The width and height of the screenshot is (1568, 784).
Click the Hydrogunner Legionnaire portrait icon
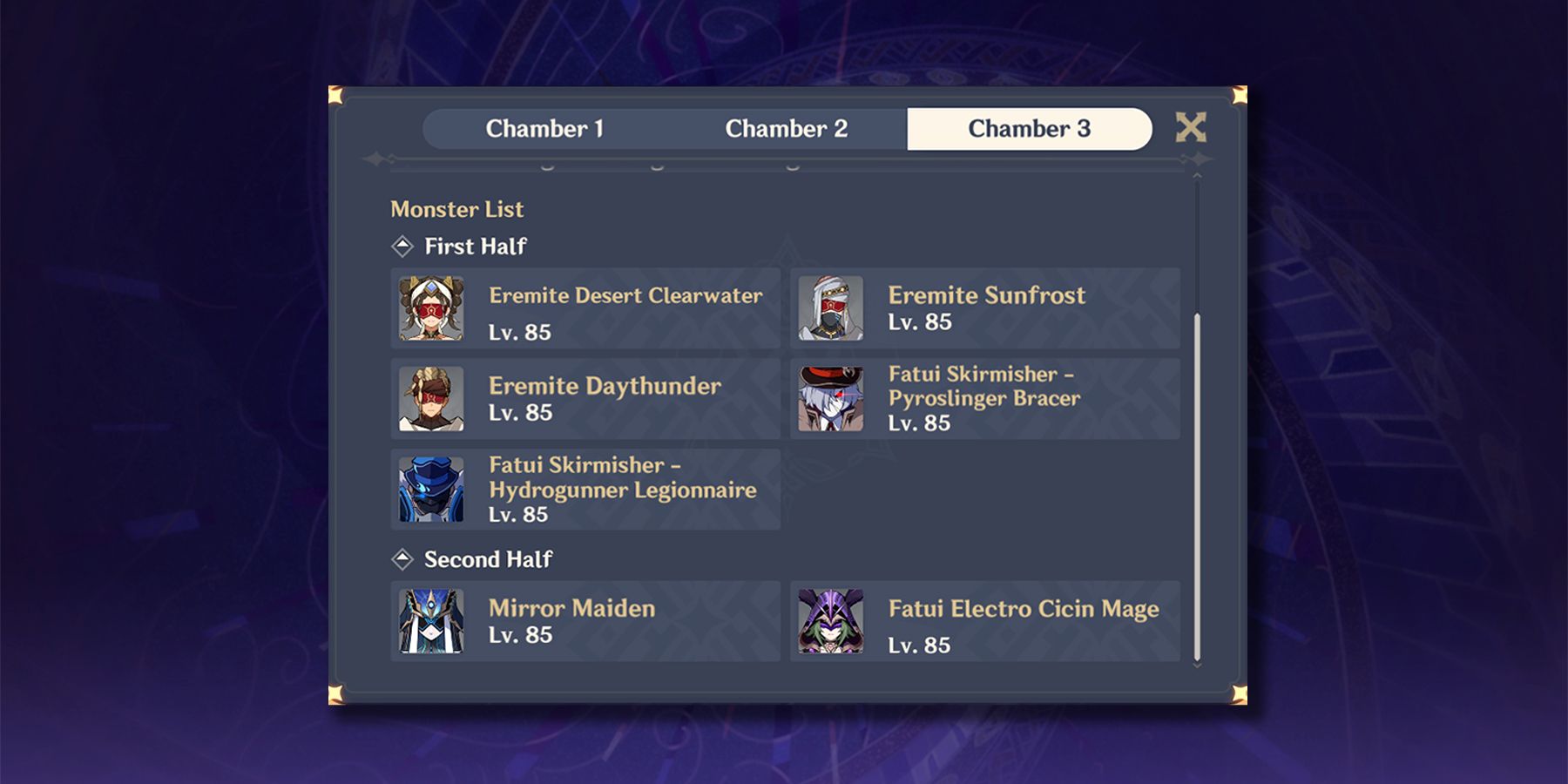(433, 490)
